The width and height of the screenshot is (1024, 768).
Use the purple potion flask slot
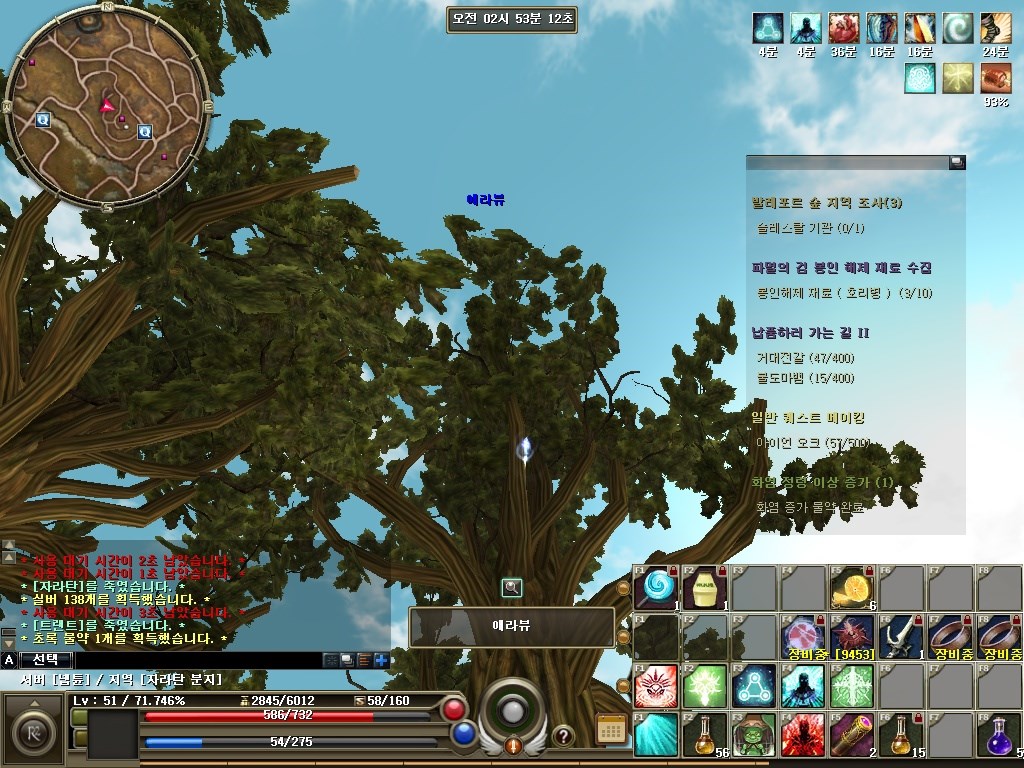pyautogui.click(x=1000, y=735)
